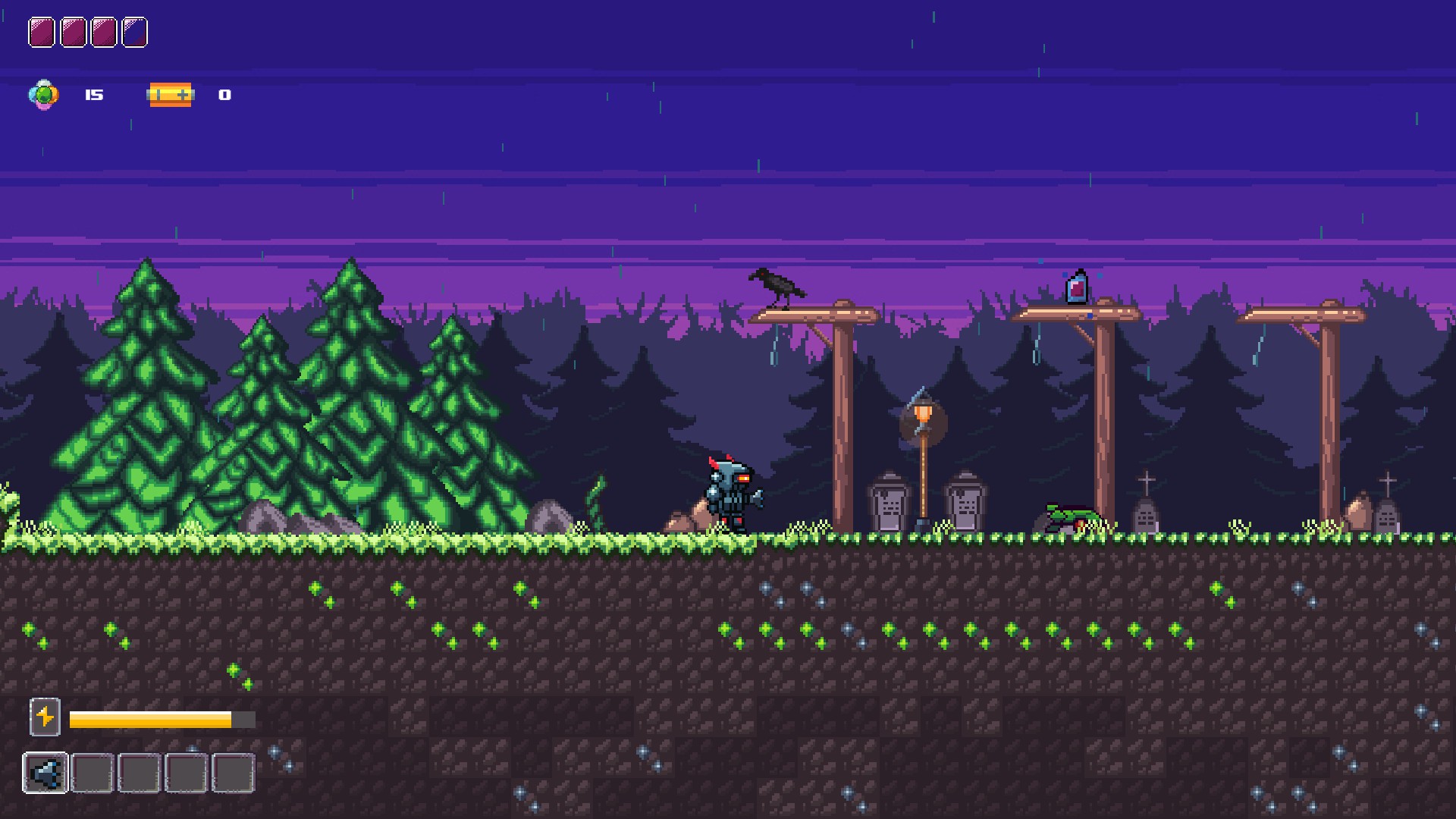Click the green orb currency icon
This screenshot has height=819, width=1456.
pyautogui.click(x=43, y=95)
